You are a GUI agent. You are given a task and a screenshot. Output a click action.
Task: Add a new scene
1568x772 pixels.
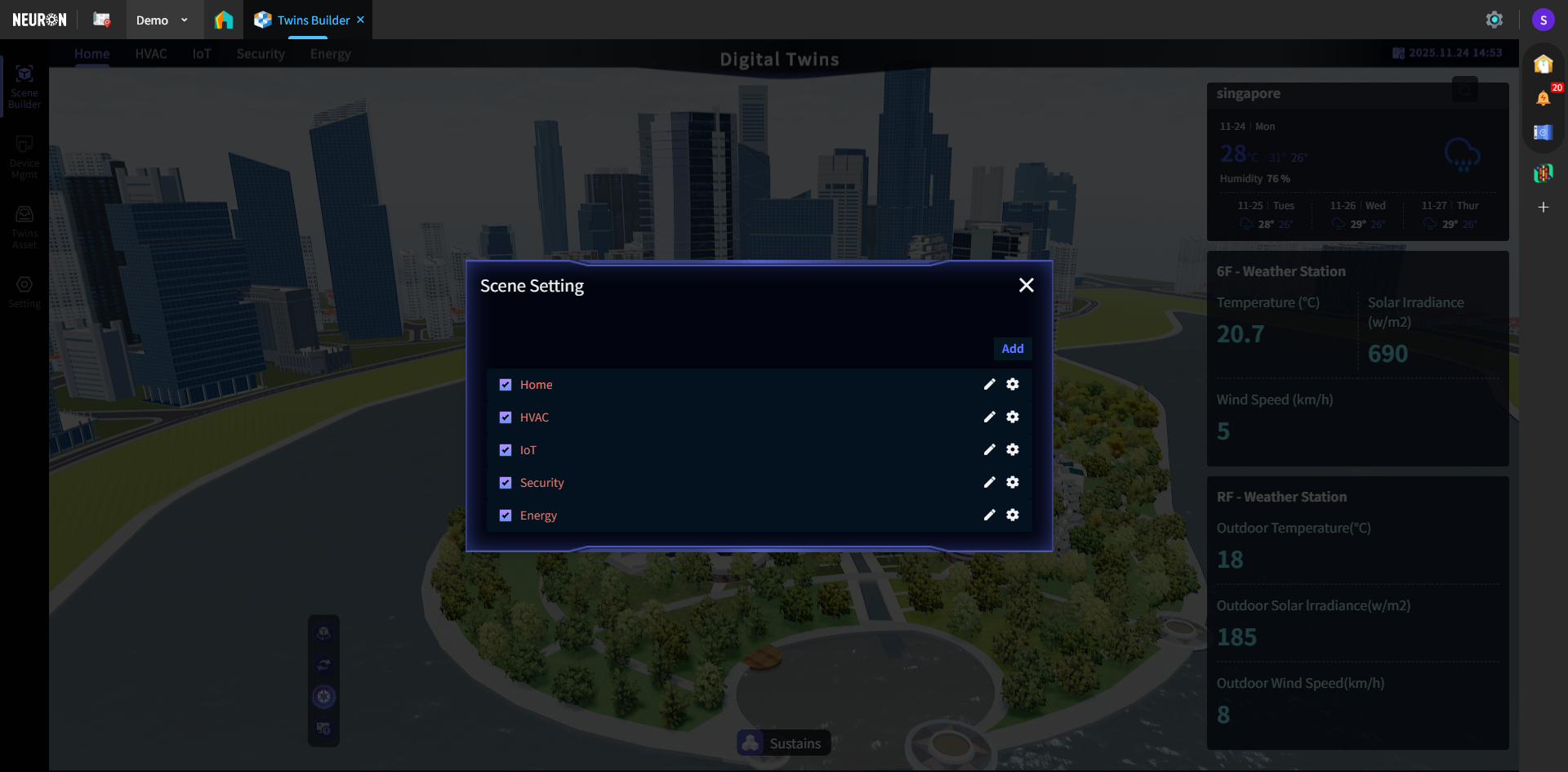coord(1013,349)
